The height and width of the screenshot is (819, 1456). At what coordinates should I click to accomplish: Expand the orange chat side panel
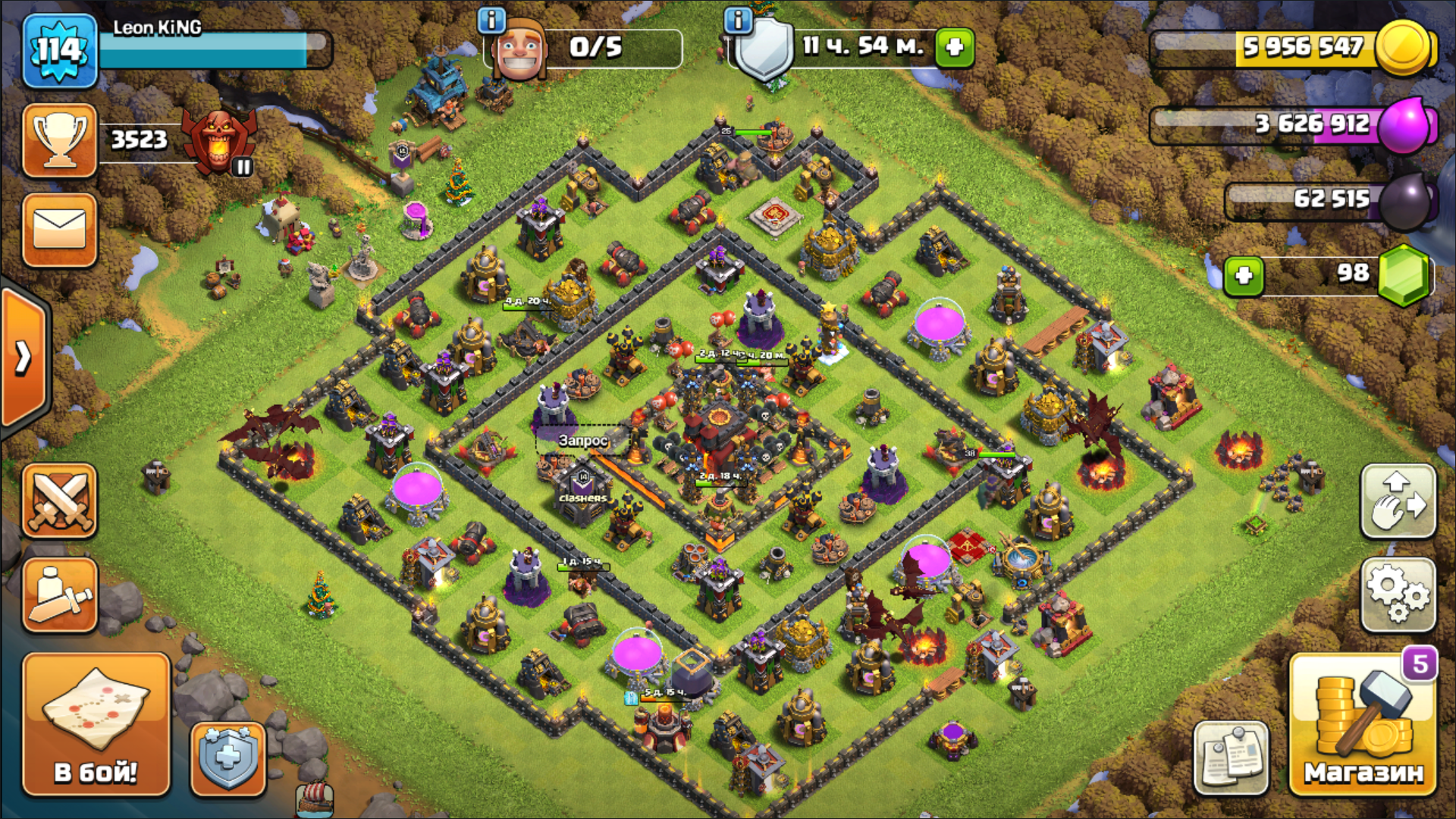(24, 358)
